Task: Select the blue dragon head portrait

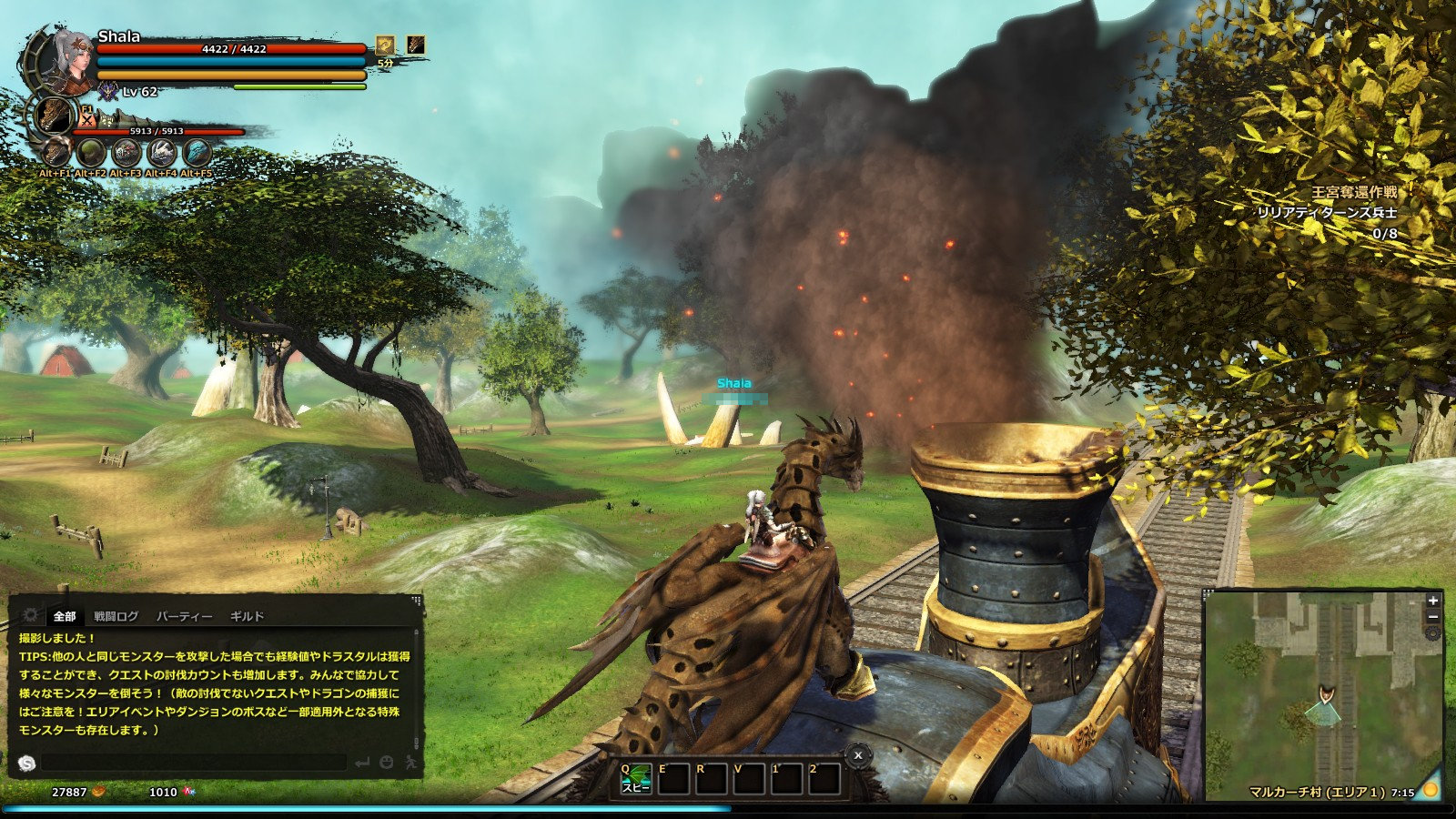Action: [197, 152]
